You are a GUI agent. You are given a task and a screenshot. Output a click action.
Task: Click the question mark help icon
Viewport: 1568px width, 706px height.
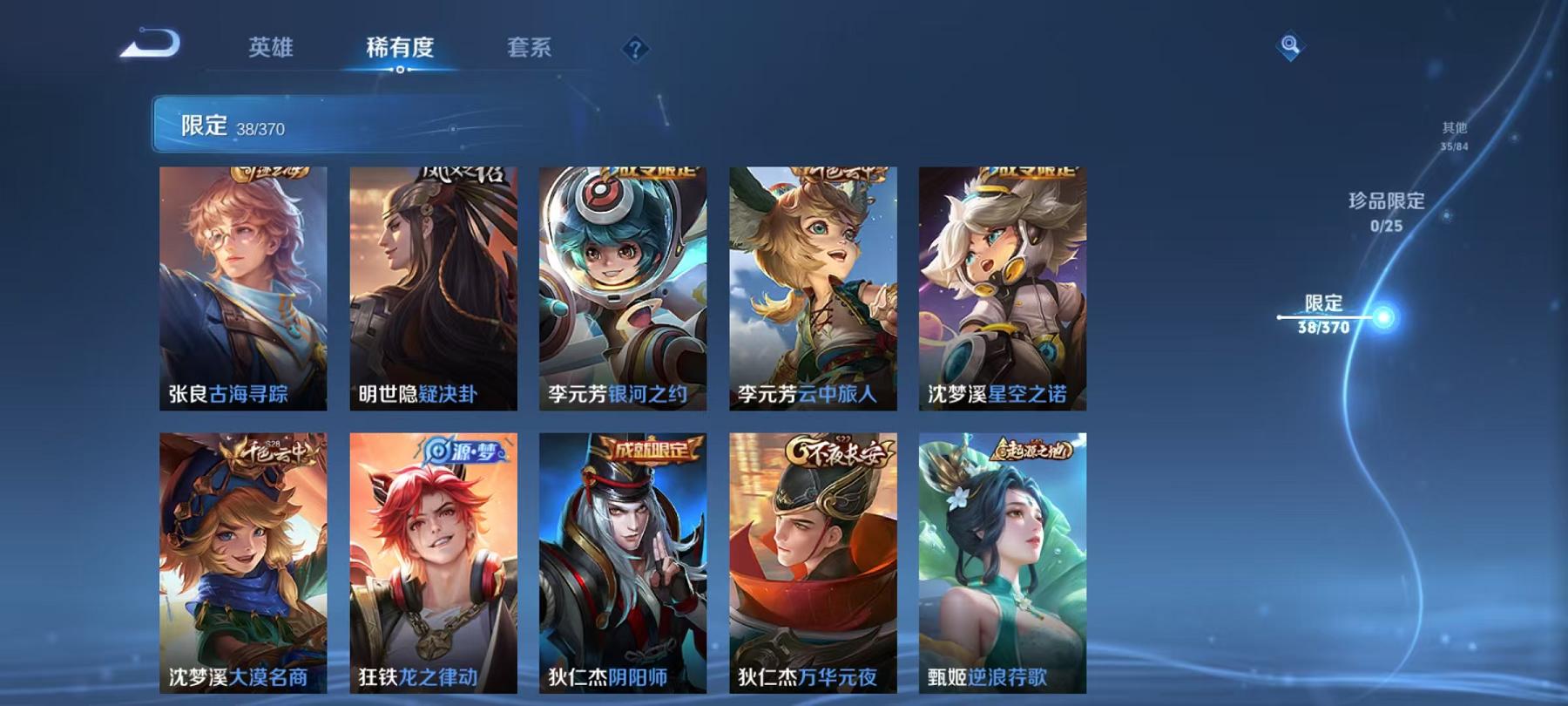[x=639, y=50]
